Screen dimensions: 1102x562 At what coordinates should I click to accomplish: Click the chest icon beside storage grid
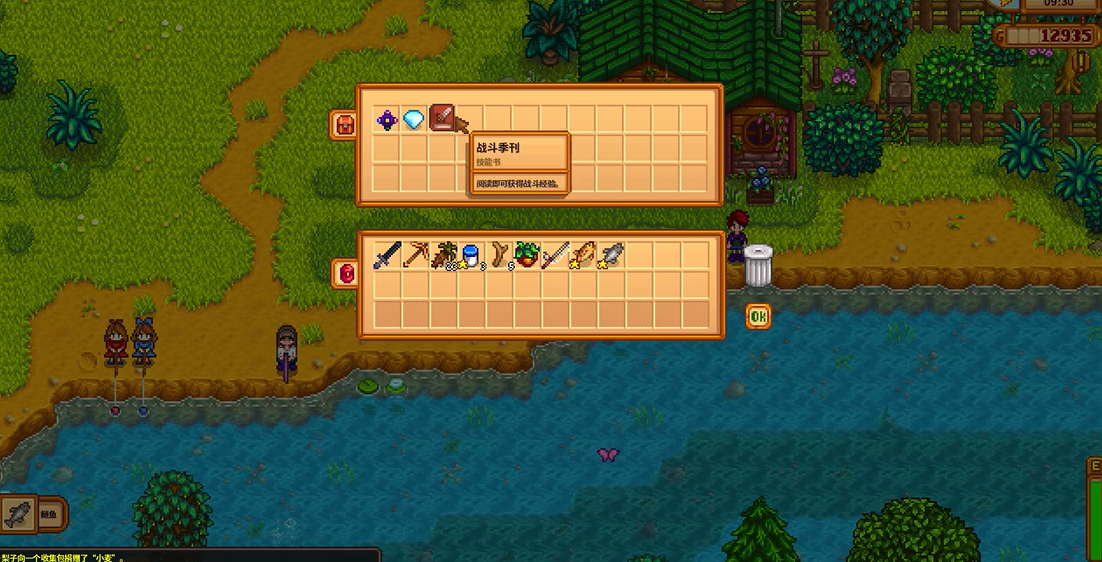pos(343,124)
